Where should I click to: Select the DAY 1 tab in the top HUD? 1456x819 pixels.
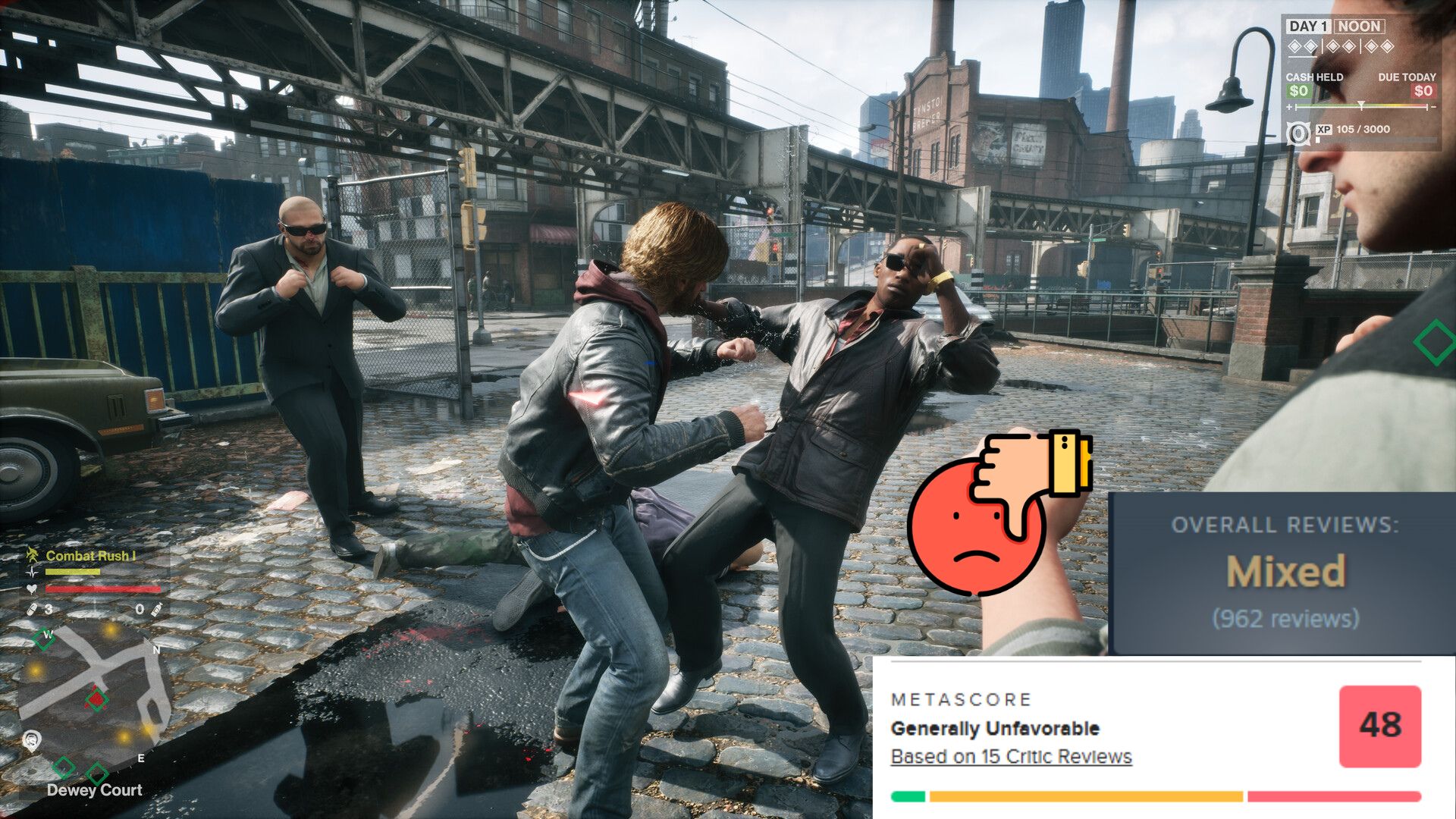point(1310,27)
